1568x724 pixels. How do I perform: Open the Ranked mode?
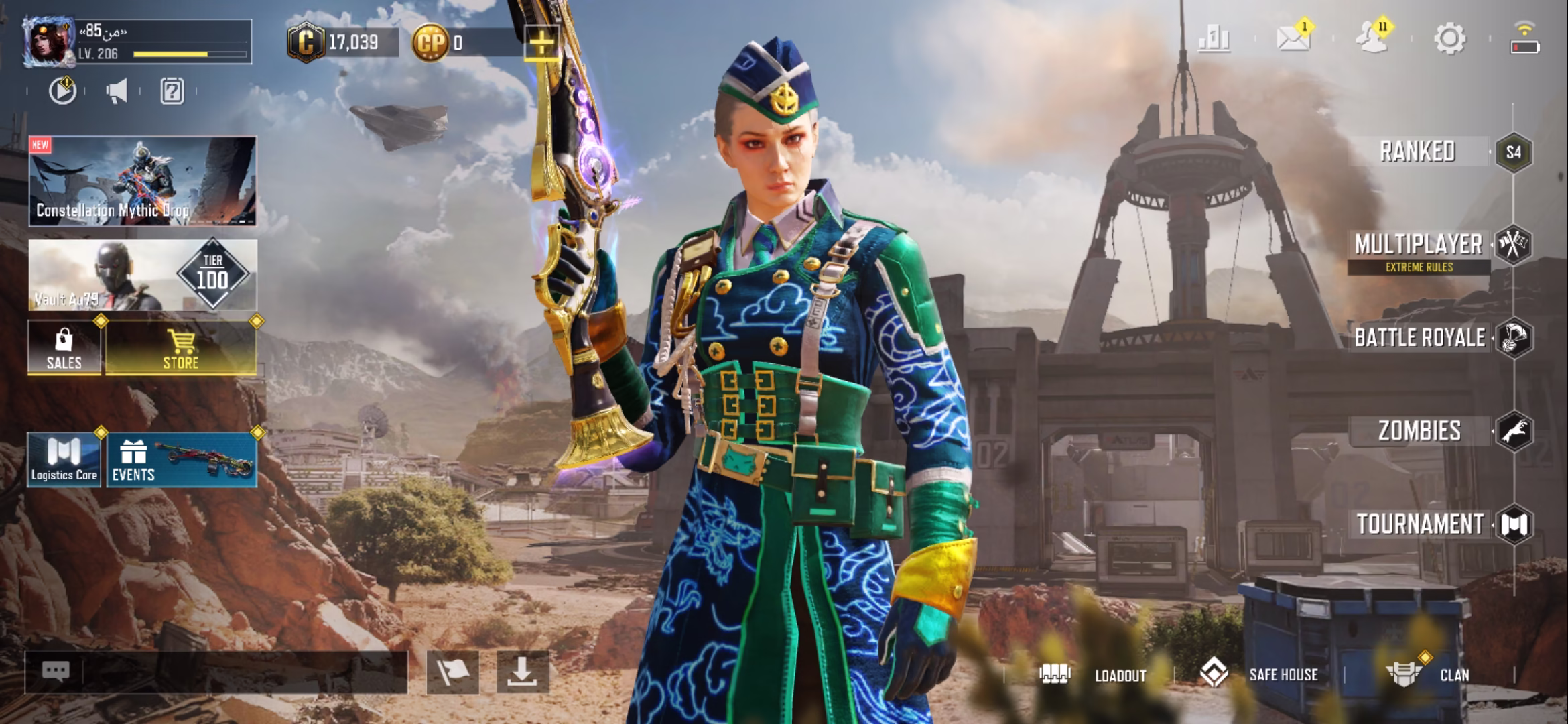[1418, 152]
